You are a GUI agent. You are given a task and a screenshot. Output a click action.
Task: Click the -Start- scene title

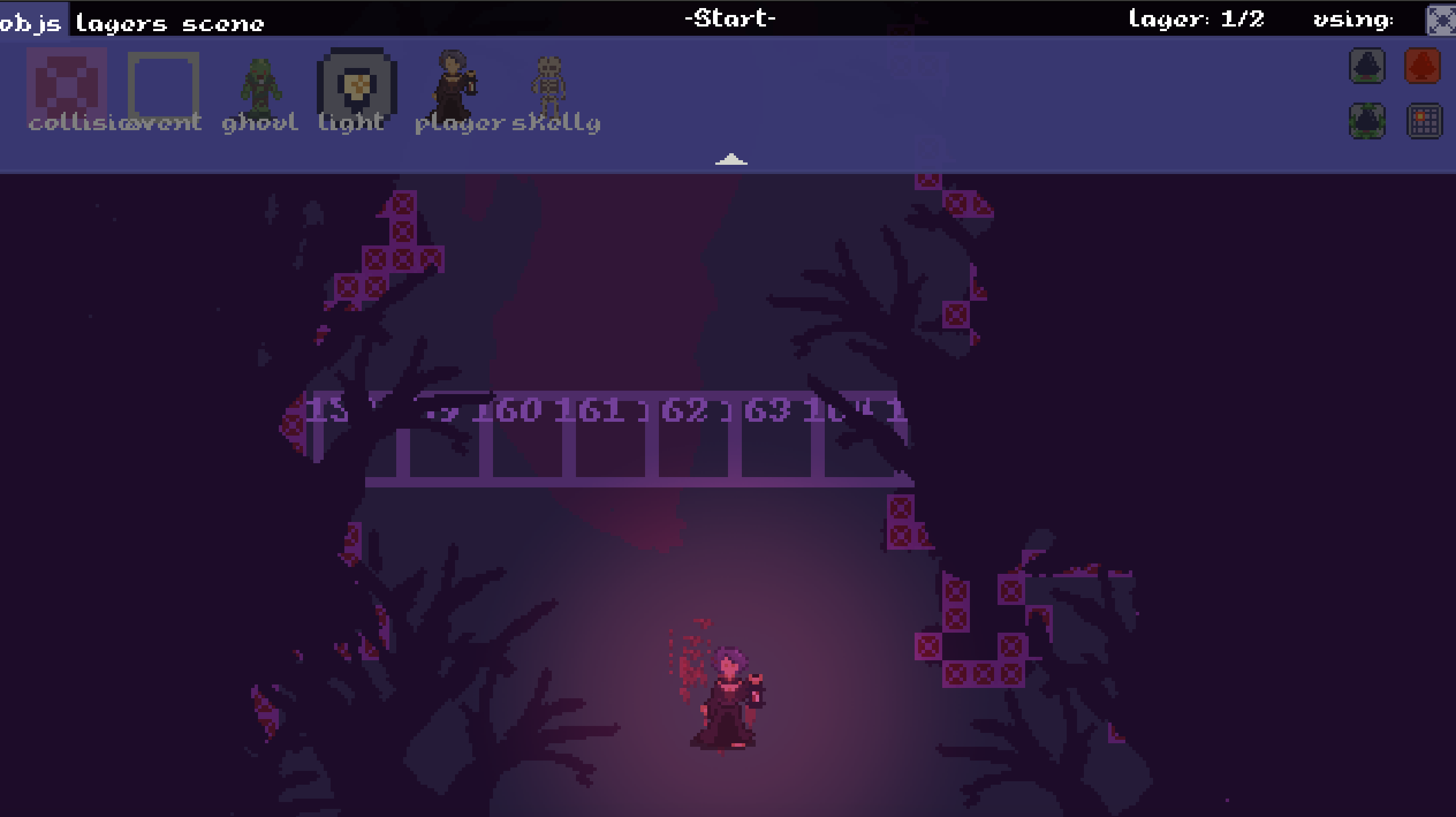pyautogui.click(x=730, y=19)
